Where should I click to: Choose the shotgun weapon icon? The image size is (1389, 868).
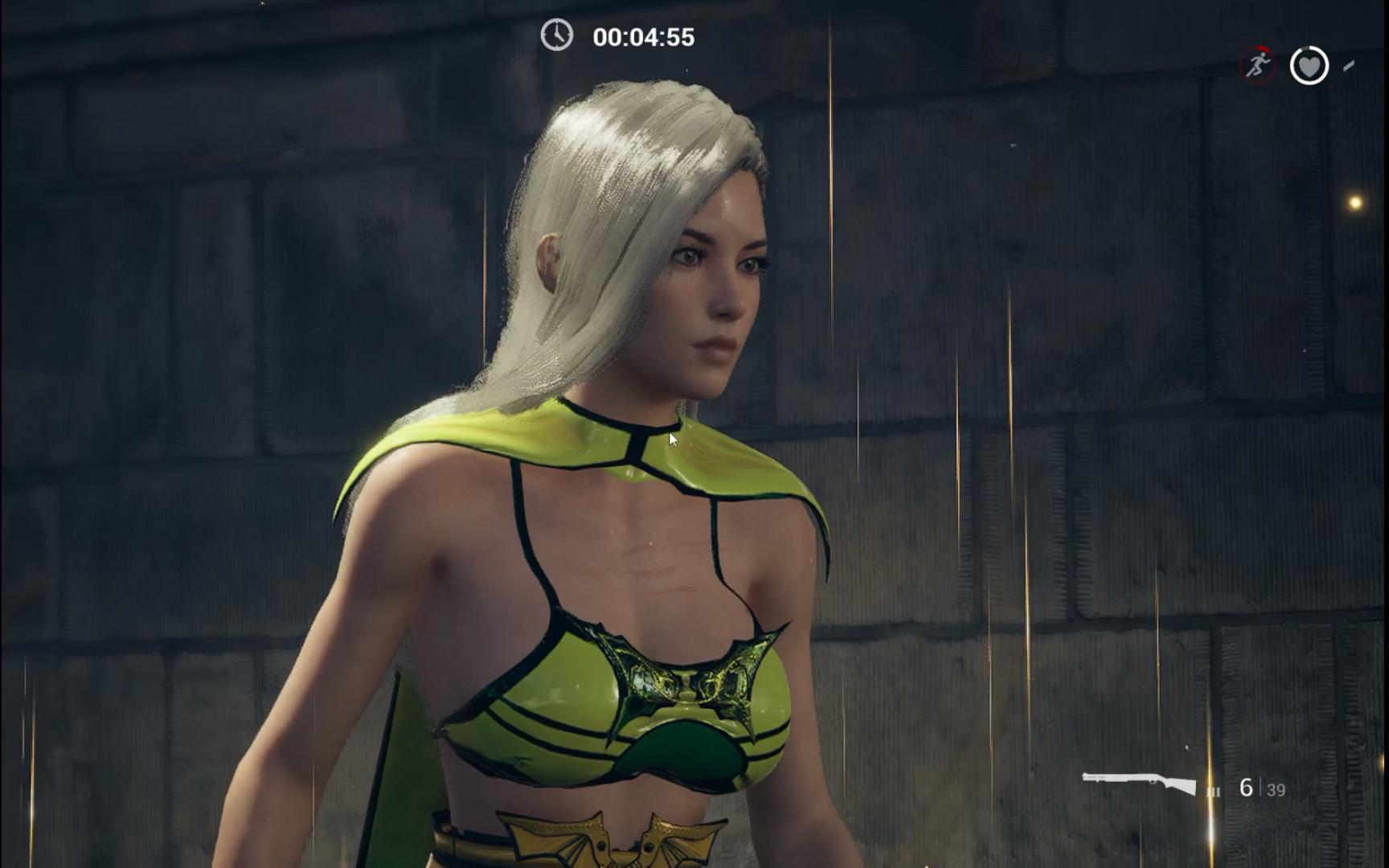(1139, 782)
